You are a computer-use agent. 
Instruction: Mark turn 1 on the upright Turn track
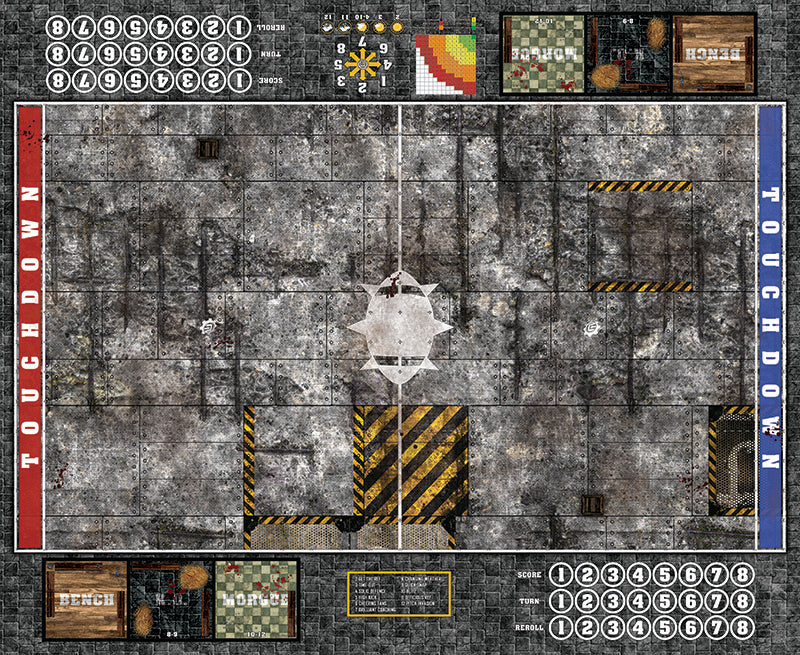tap(560, 600)
